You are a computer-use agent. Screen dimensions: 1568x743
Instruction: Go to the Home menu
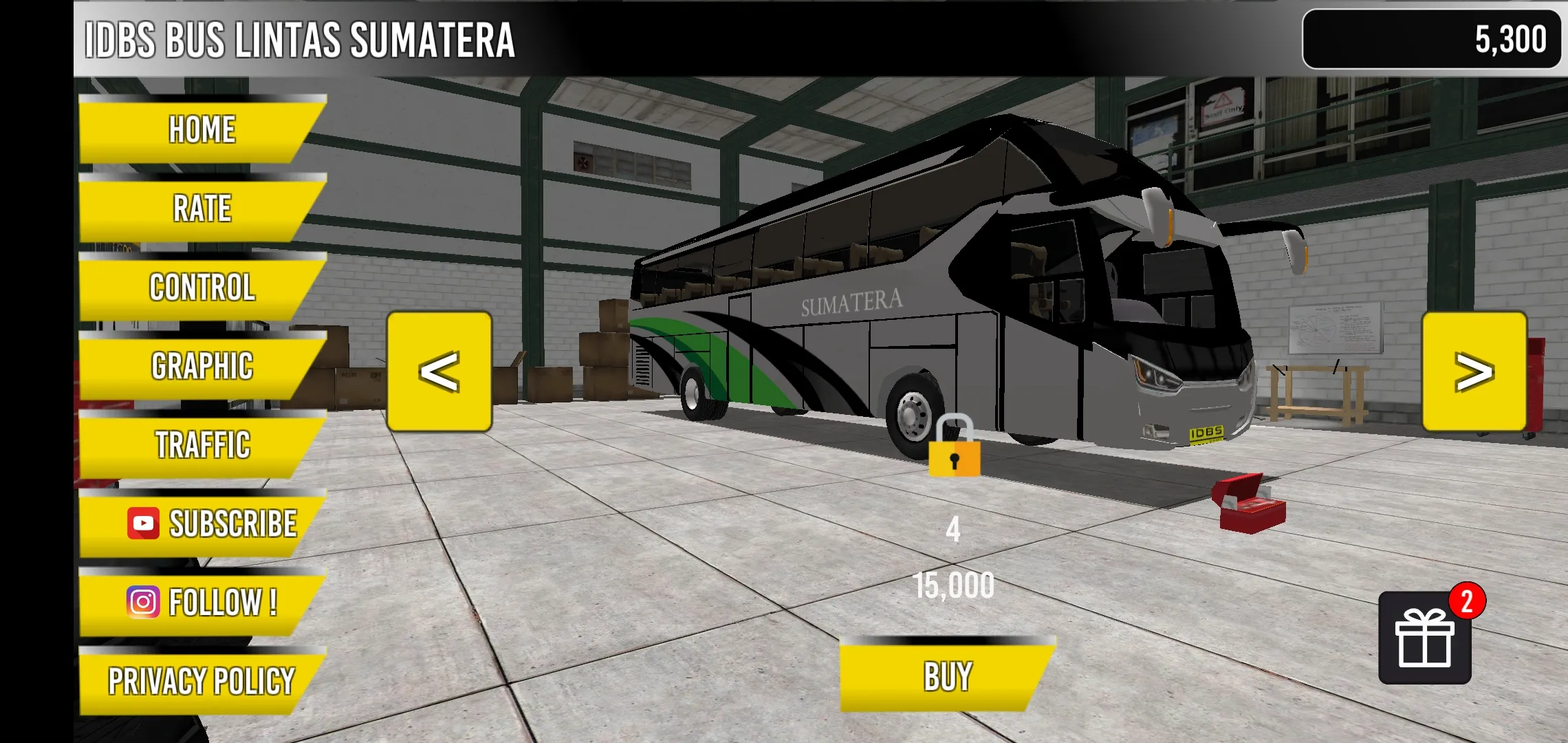pos(202,127)
